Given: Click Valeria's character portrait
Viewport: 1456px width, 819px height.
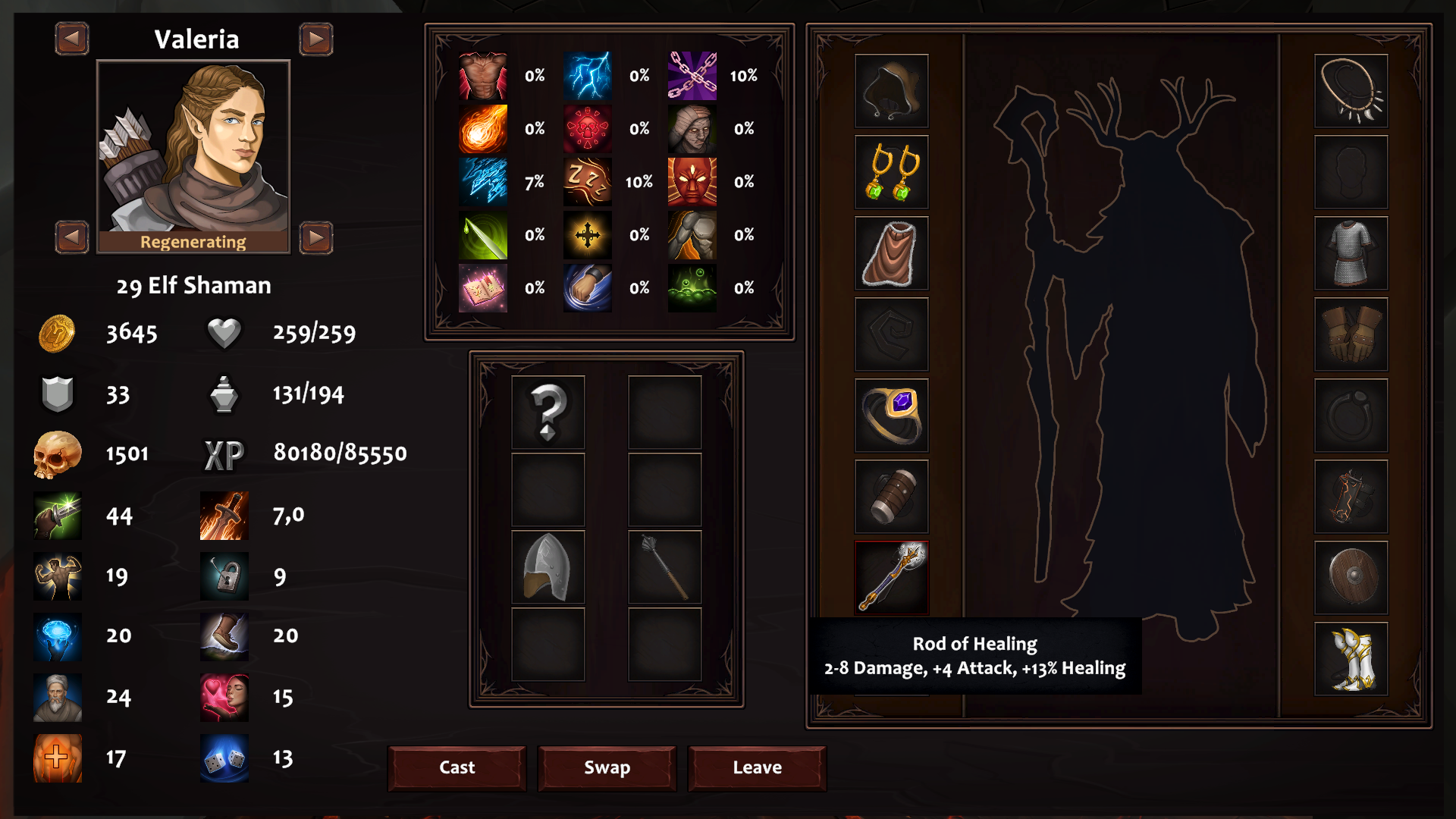Looking at the screenshot, I should (192, 155).
